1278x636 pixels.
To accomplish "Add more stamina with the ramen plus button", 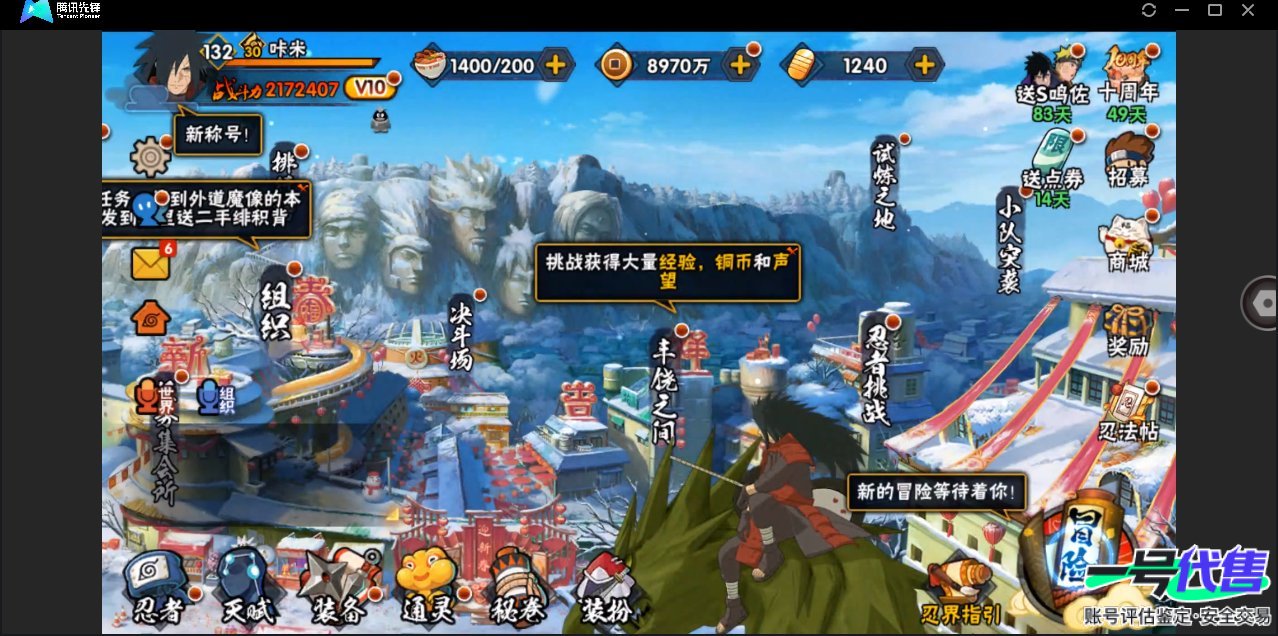I will 555,66.
